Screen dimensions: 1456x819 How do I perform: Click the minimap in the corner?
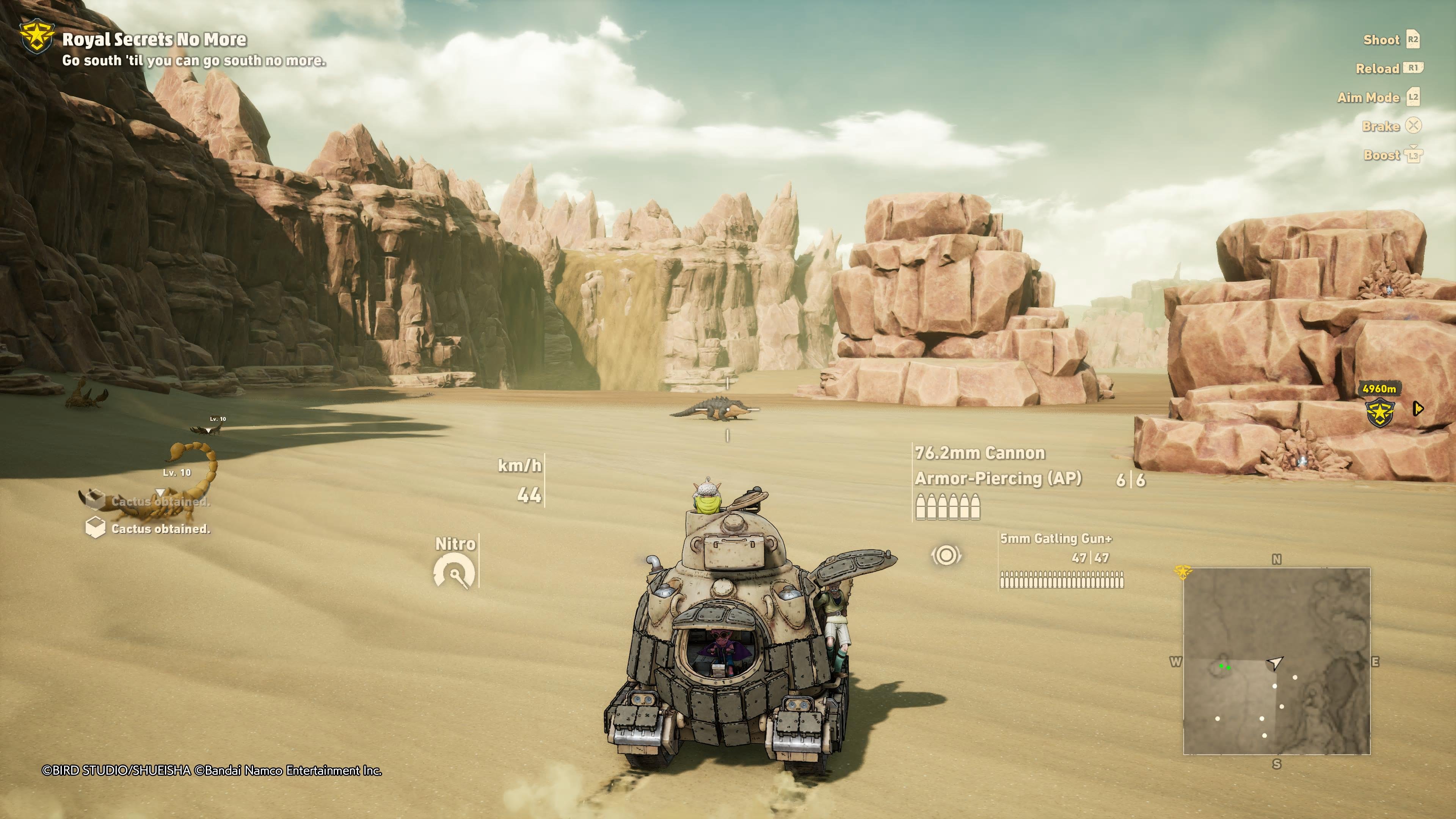pyautogui.click(x=1276, y=661)
